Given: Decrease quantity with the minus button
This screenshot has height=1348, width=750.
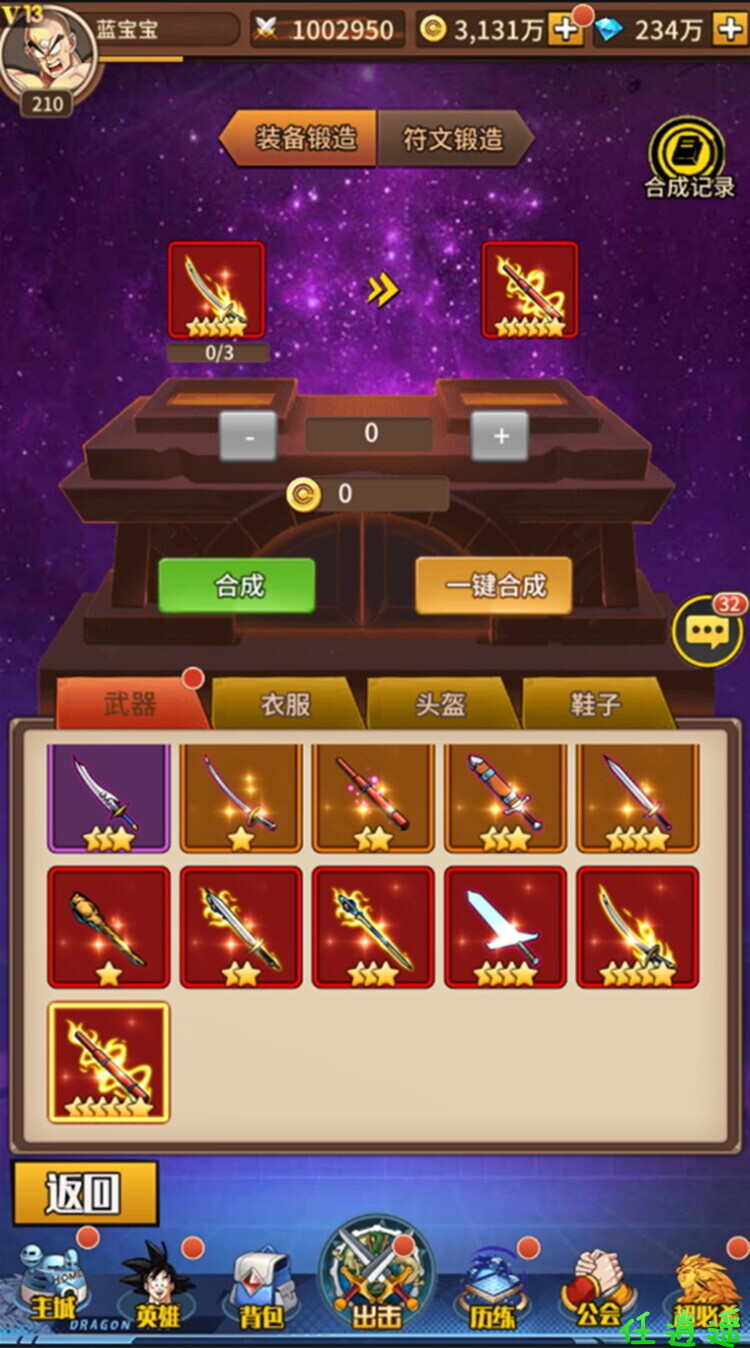Looking at the screenshot, I should click(247, 436).
